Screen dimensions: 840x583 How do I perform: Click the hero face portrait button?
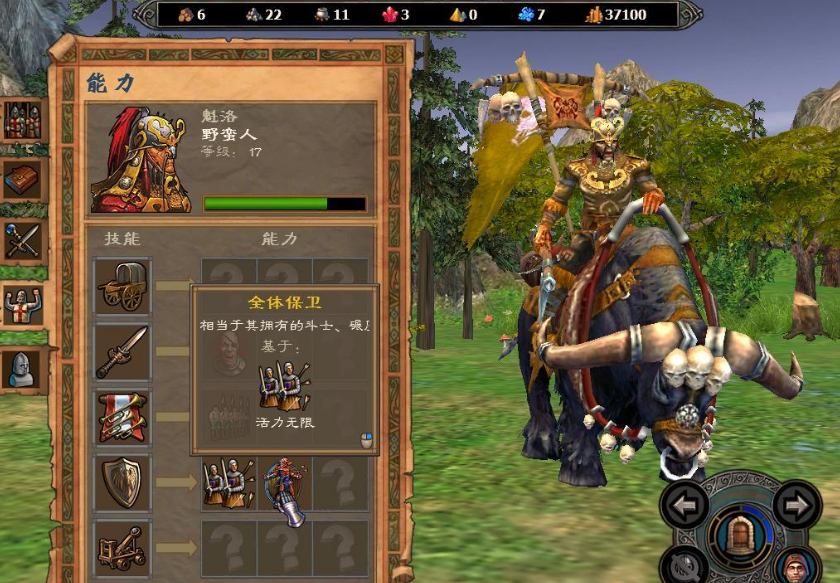point(796,567)
